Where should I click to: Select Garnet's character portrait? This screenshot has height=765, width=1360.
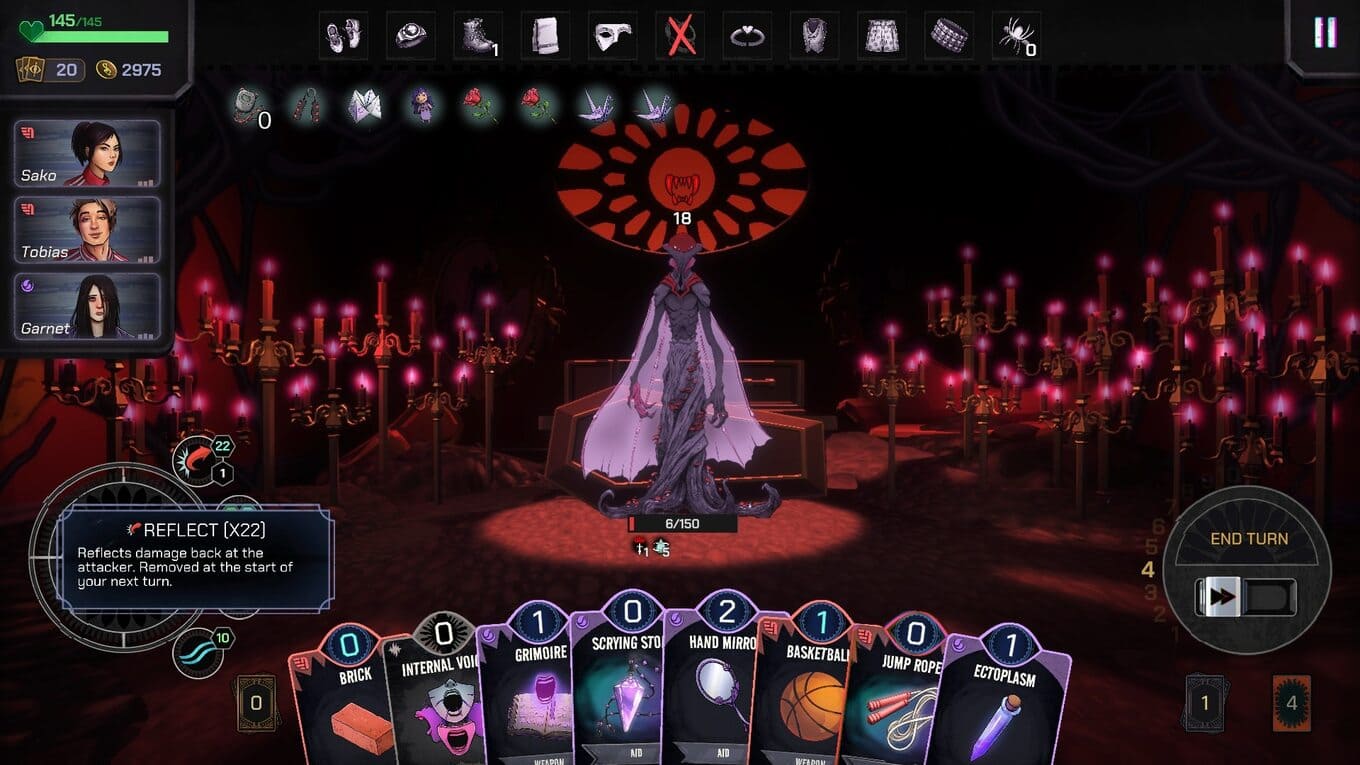pos(87,306)
